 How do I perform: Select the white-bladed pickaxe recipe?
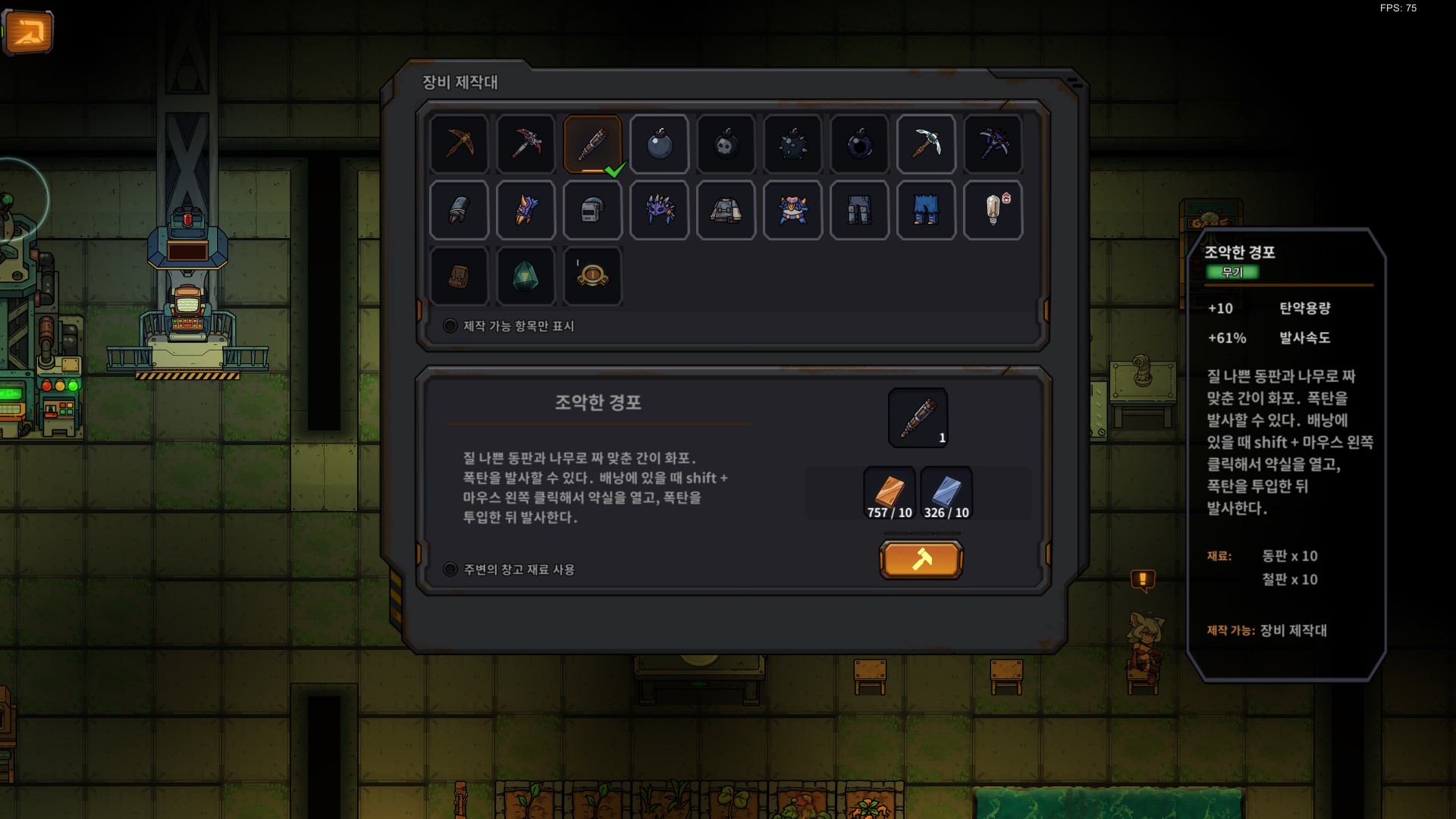click(926, 144)
